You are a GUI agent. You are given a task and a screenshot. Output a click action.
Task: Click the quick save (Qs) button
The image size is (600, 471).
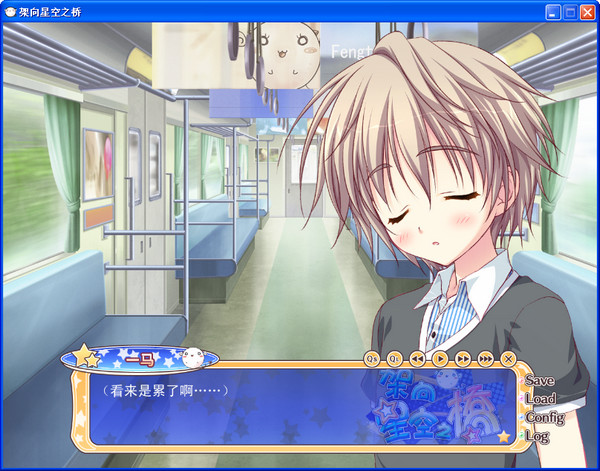click(x=372, y=358)
